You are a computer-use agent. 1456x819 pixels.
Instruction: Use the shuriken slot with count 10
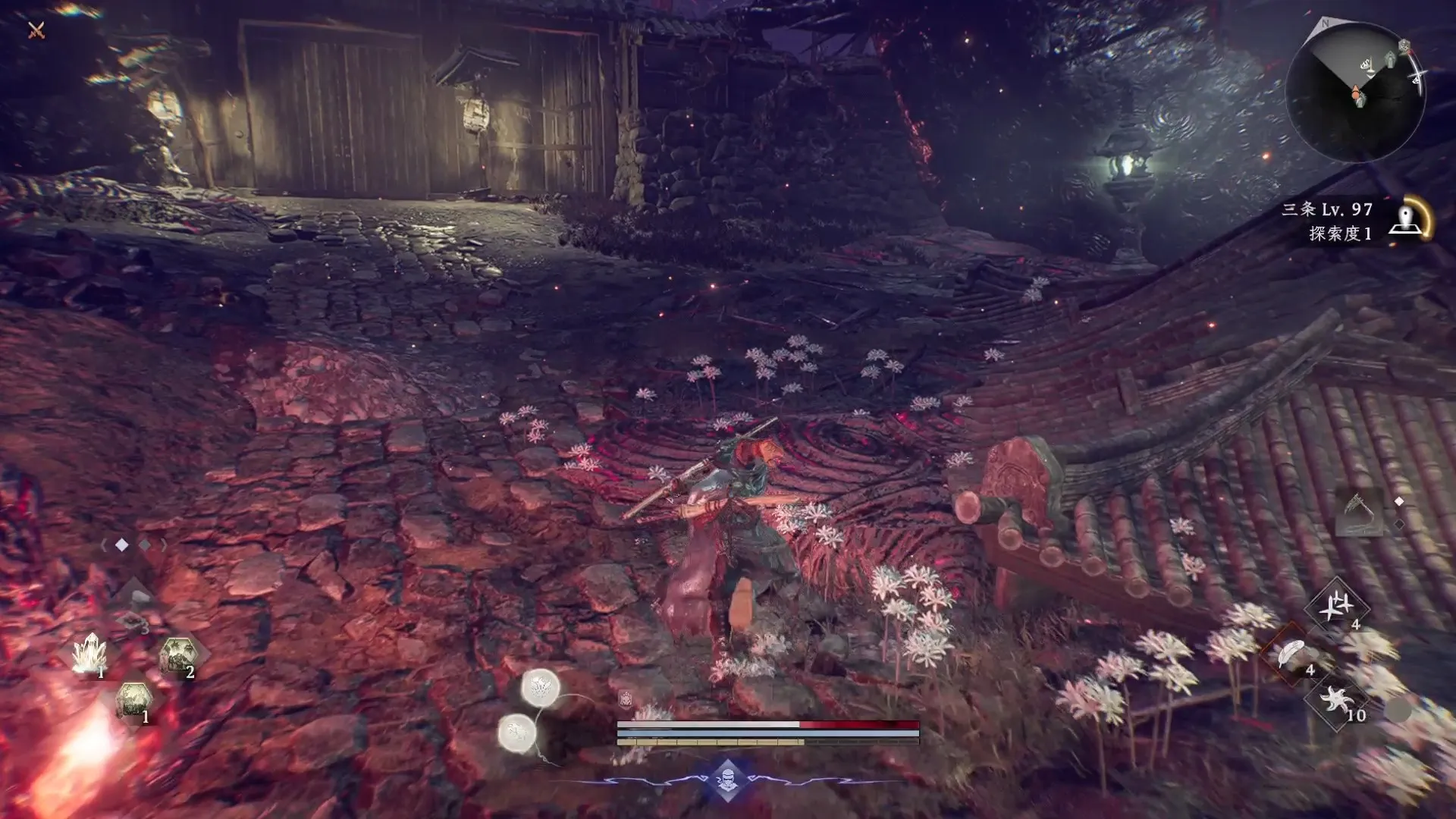pyautogui.click(x=1336, y=699)
